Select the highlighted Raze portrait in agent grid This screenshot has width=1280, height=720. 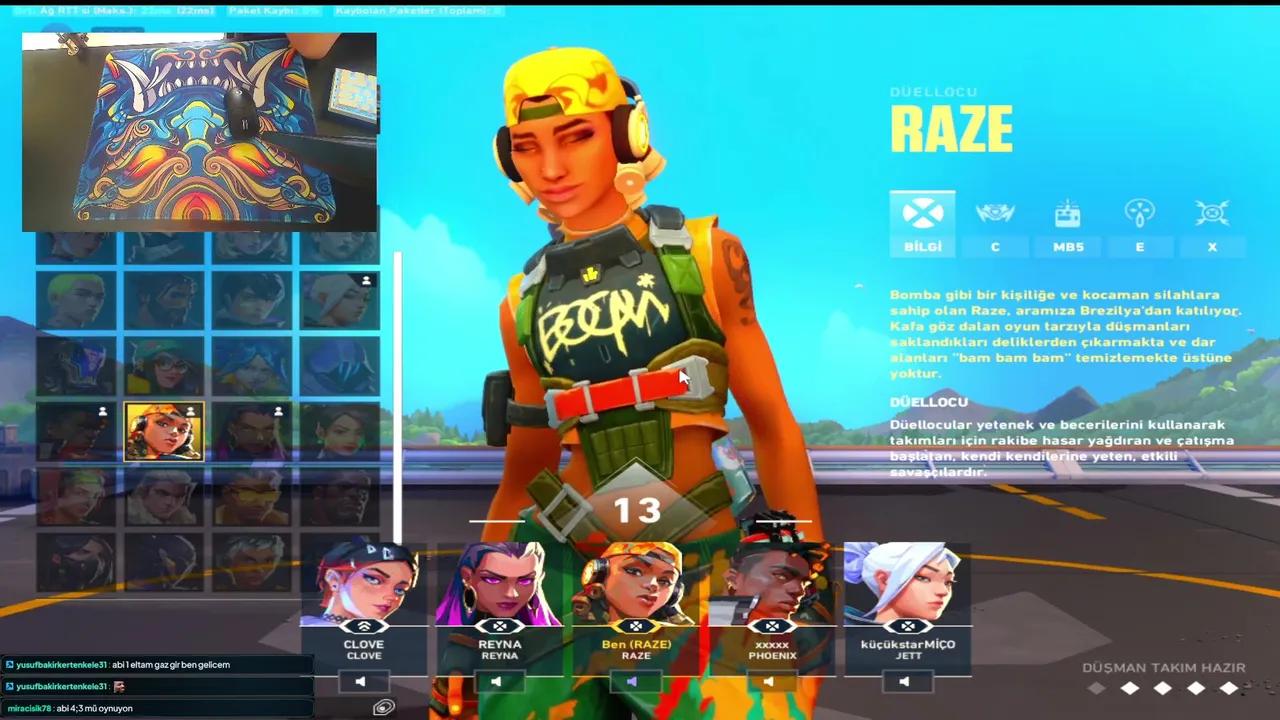pyautogui.click(x=164, y=431)
